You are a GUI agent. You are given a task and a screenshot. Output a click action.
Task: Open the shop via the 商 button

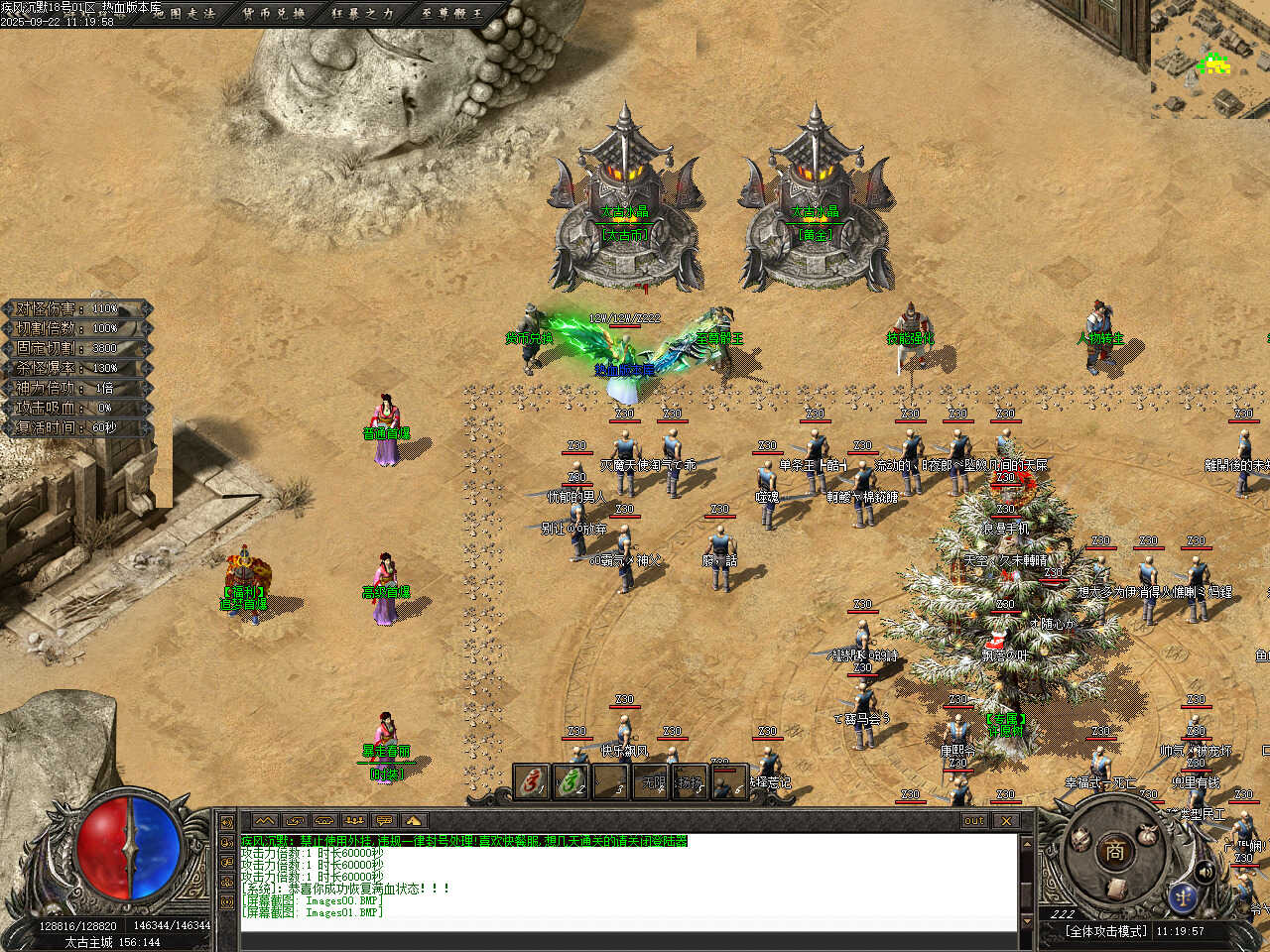[x=1115, y=851]
